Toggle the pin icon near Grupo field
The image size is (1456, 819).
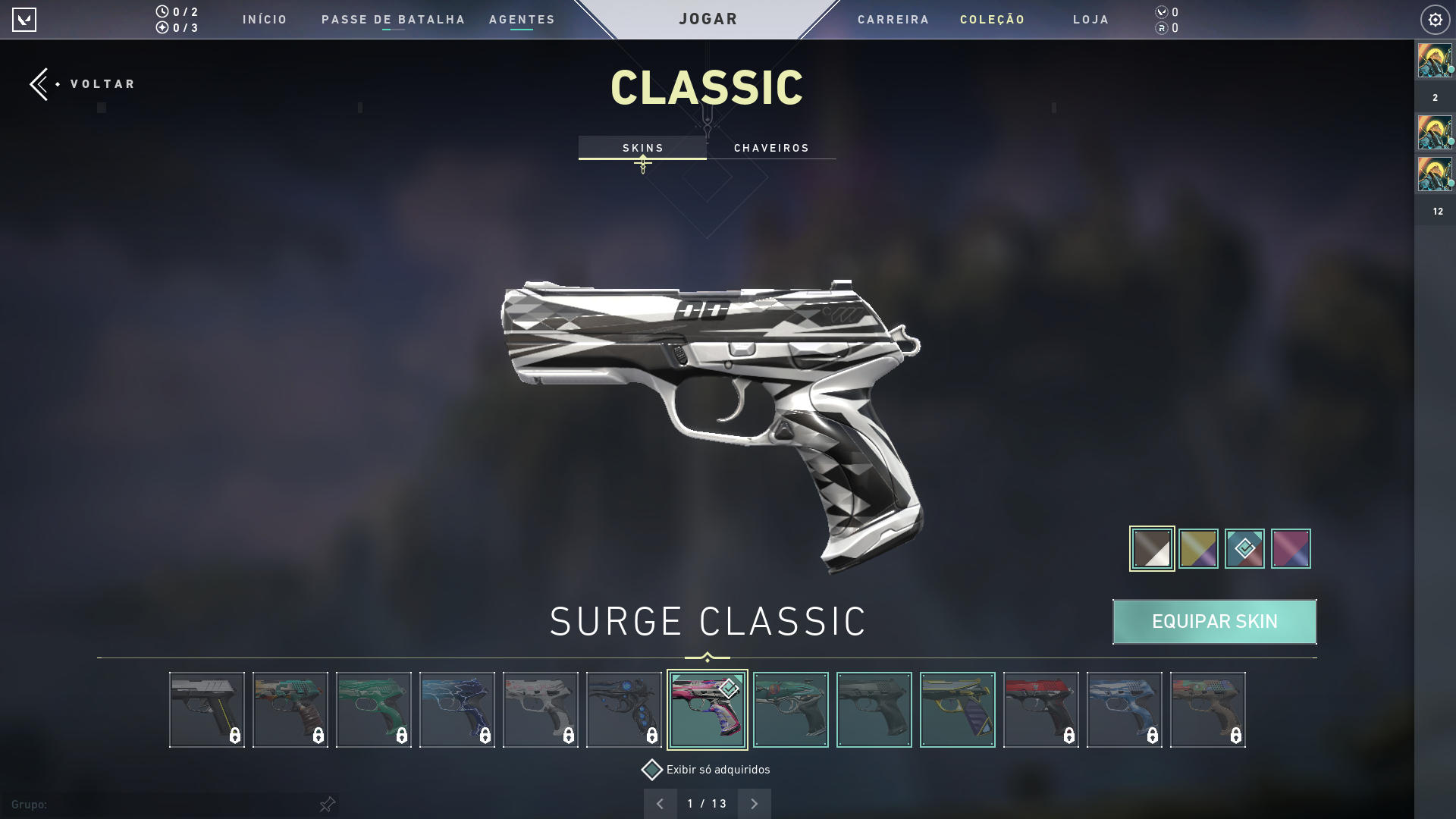click(x=328, y=804)
